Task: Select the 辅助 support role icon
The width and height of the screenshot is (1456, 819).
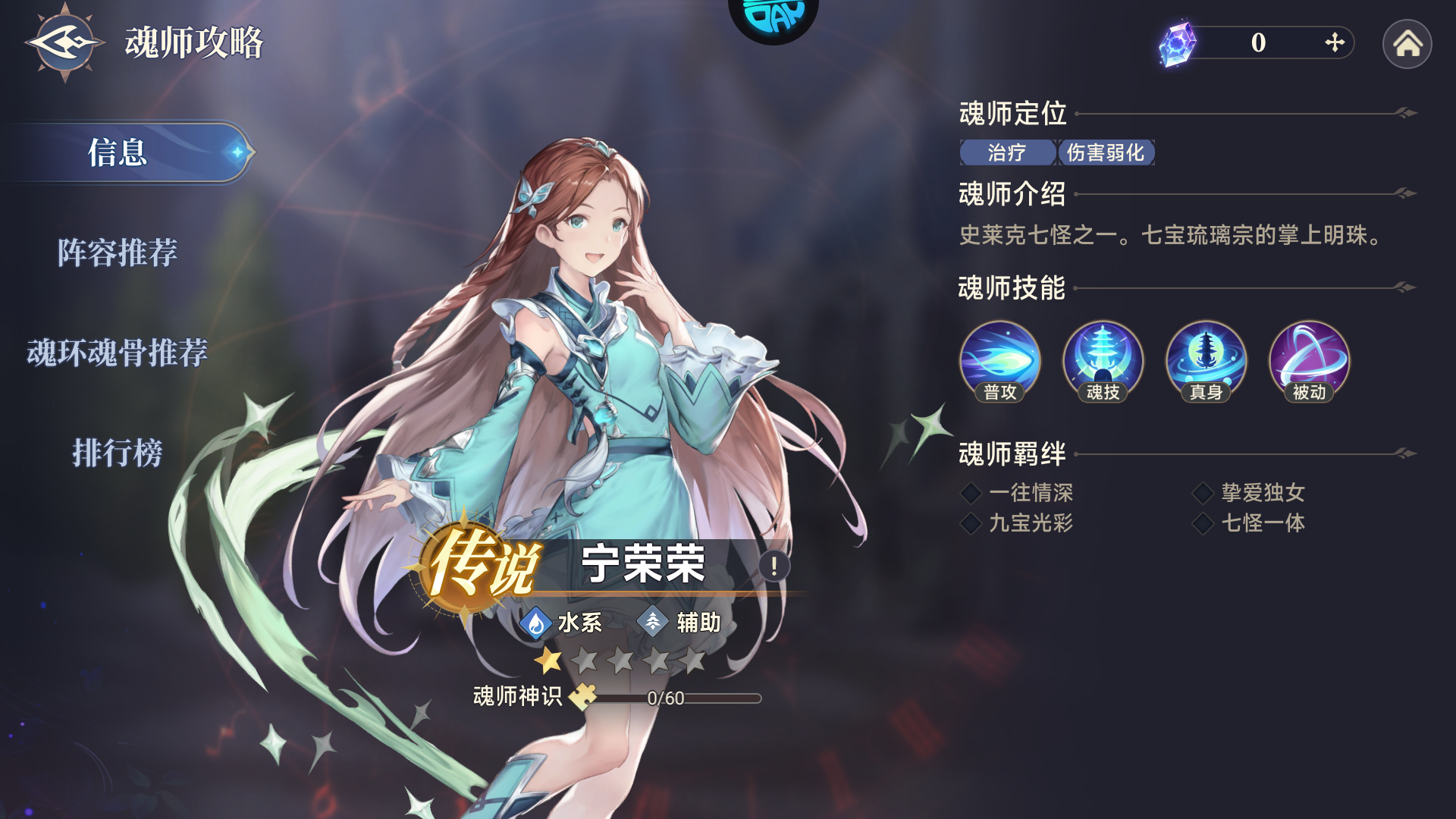Action: [654, 623]
